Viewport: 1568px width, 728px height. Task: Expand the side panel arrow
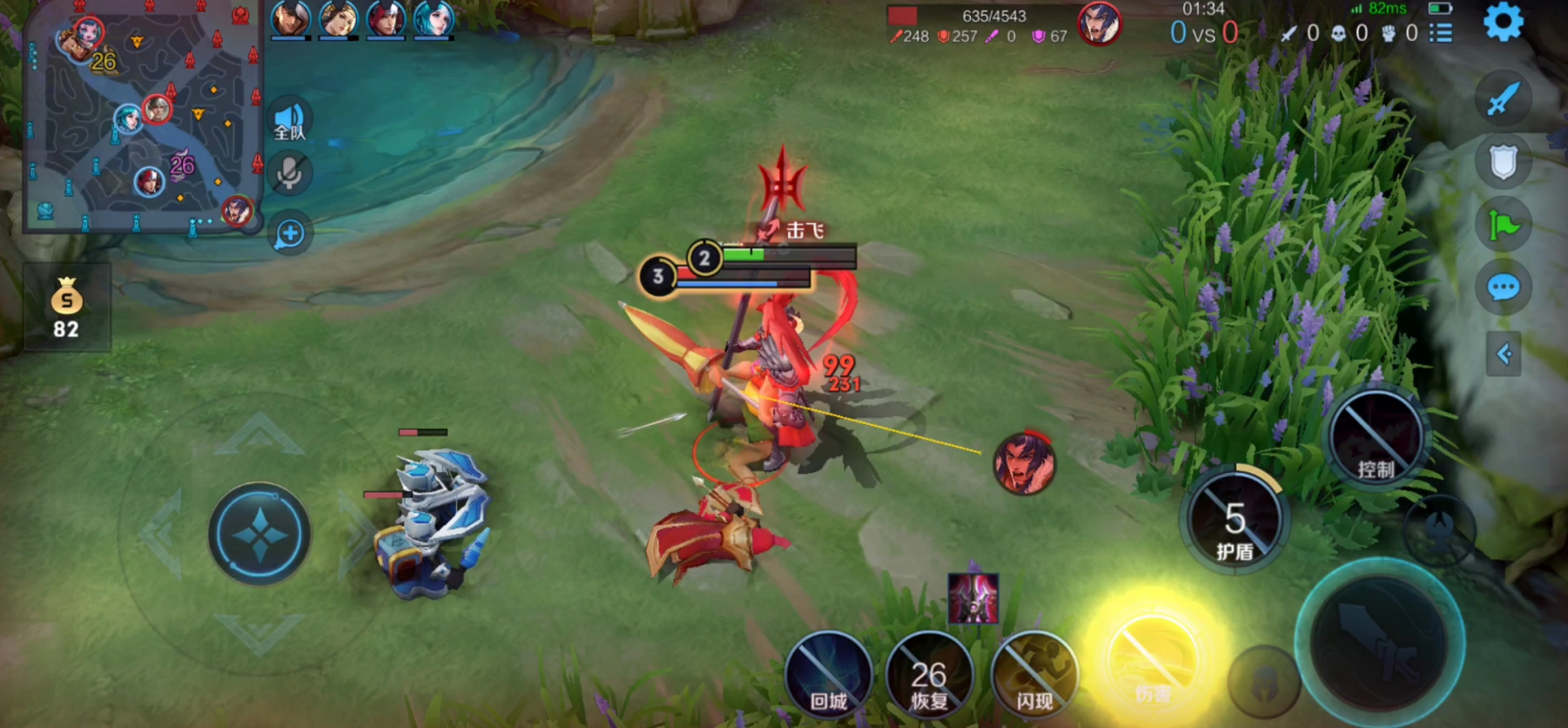1504,354
